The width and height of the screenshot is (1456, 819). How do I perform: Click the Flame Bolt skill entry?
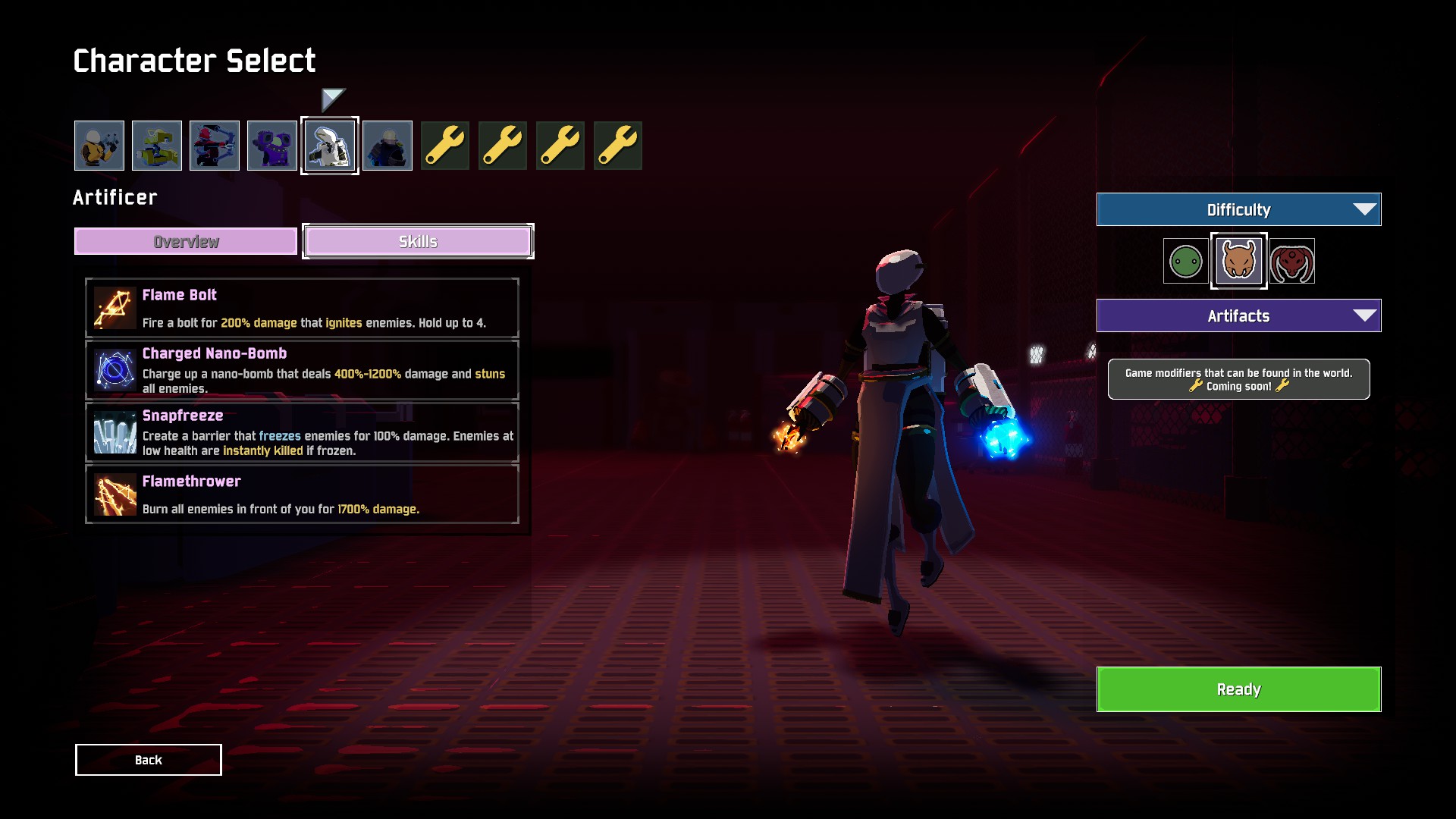coord(302,308)
